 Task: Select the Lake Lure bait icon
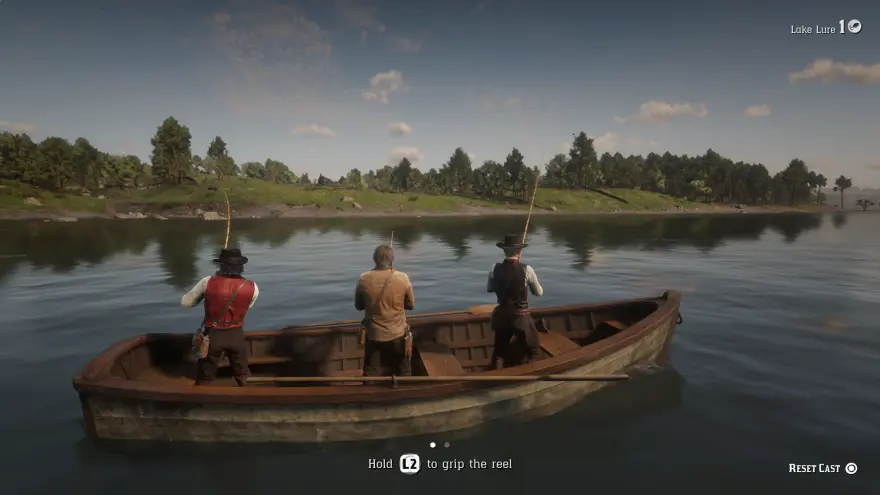854,27
